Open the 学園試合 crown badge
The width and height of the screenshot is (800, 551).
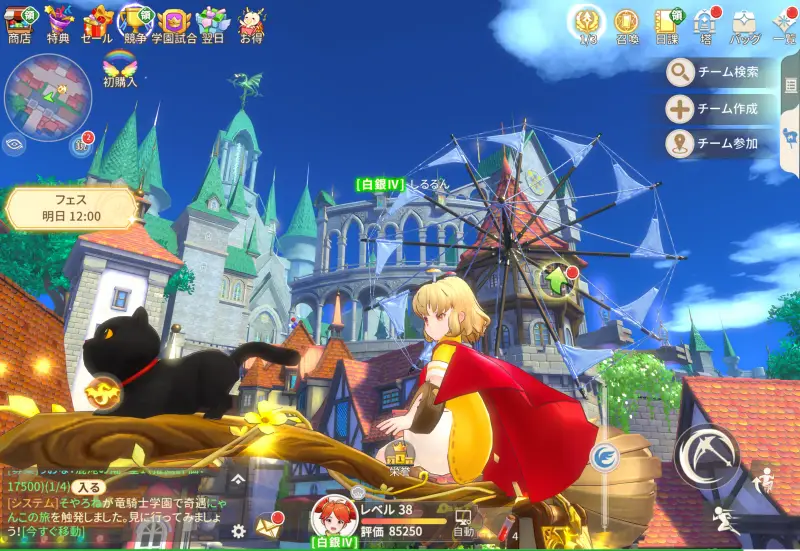pyautogui.click(x=175, y=22)
